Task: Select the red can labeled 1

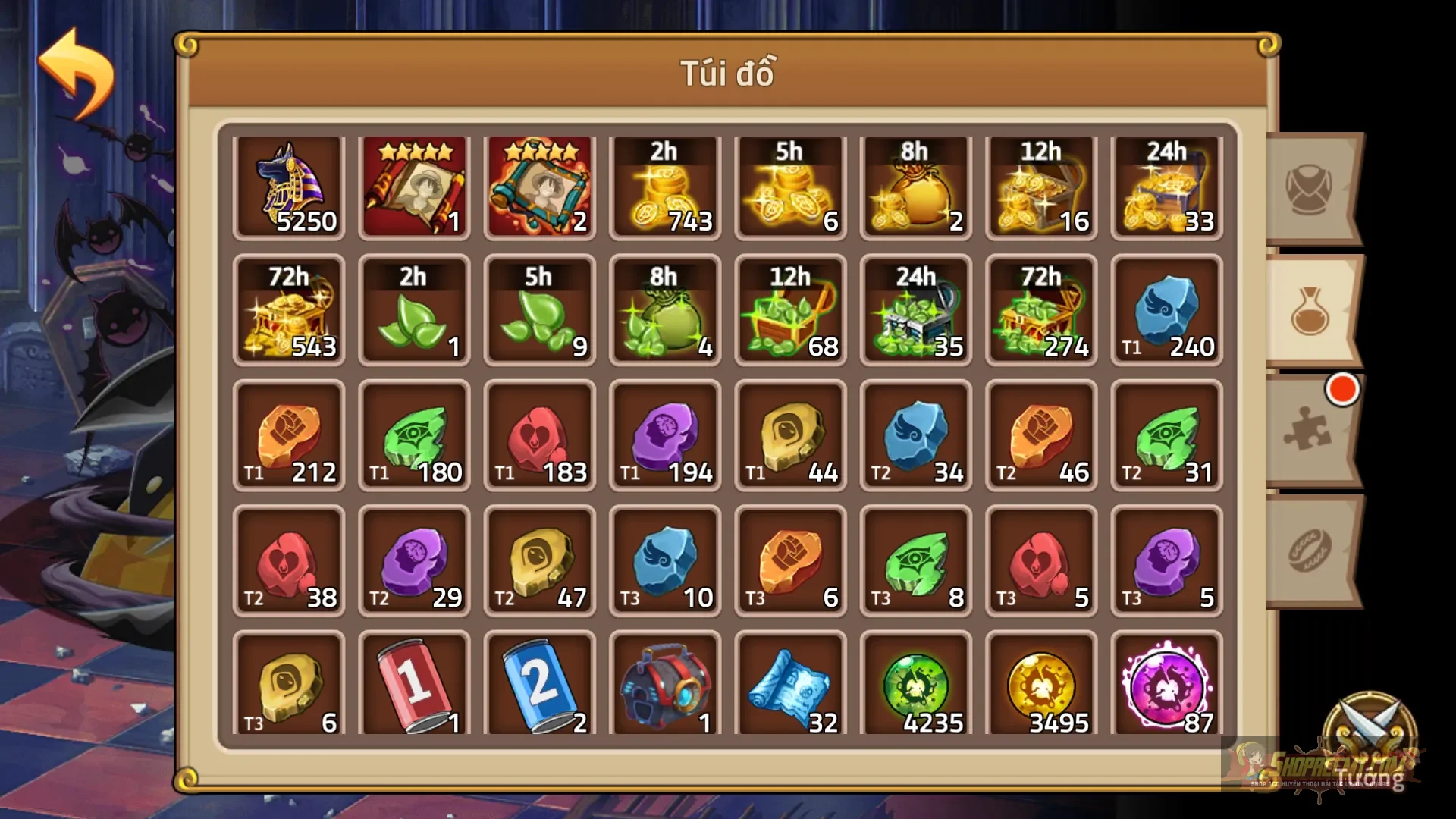Action: (x=415, y=686)
